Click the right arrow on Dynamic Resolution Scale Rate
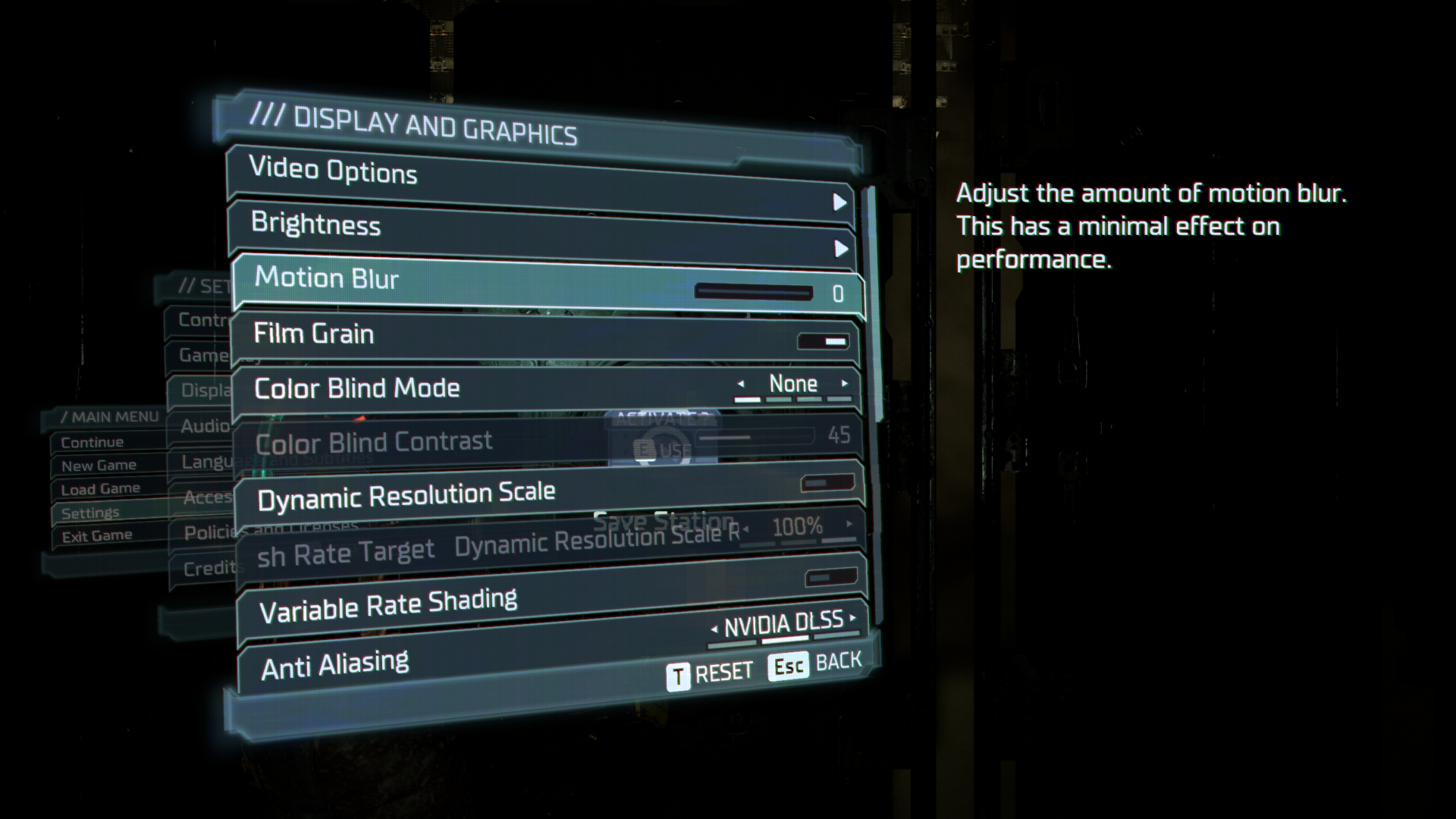The width and height of the screenshot is (1456, 819). (848, 525)
